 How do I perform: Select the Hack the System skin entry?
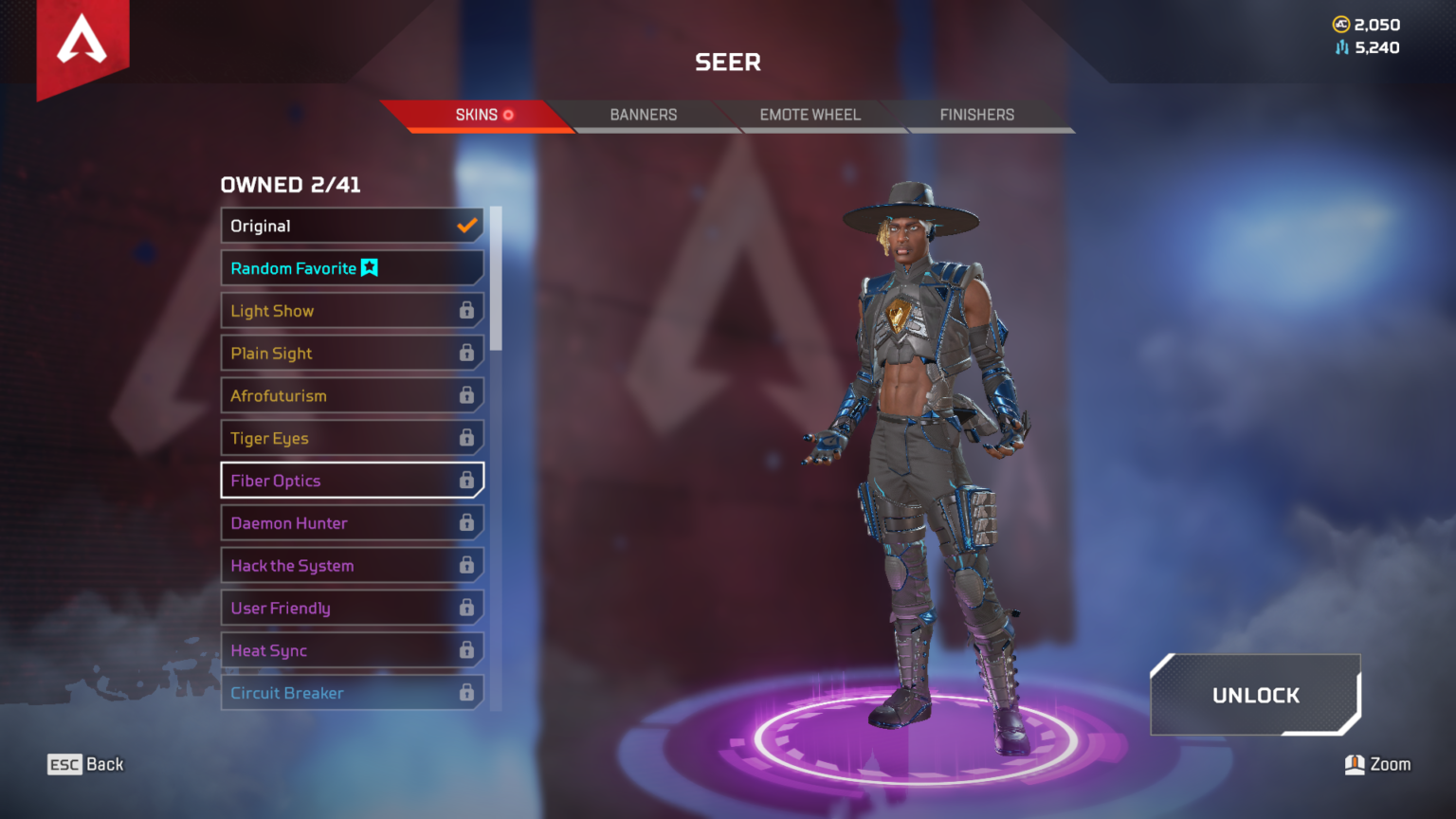332,565
